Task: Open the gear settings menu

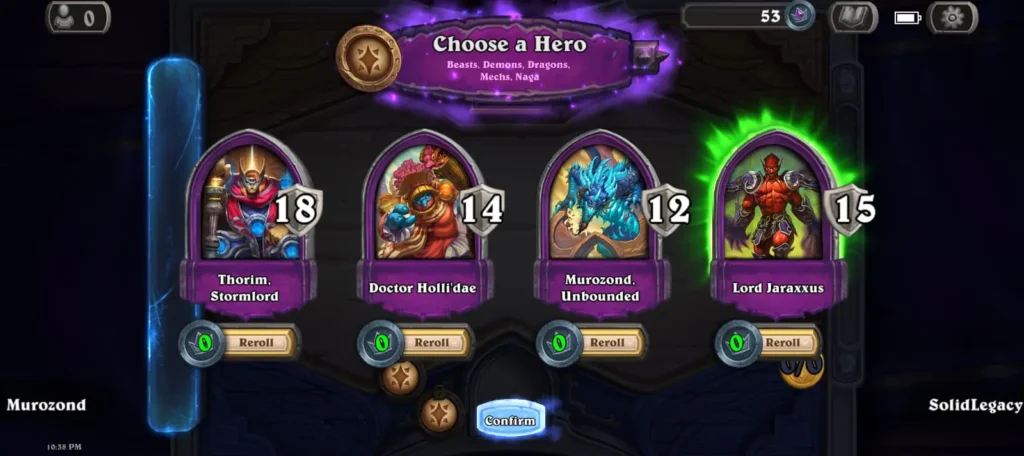Action: [952, 17]
